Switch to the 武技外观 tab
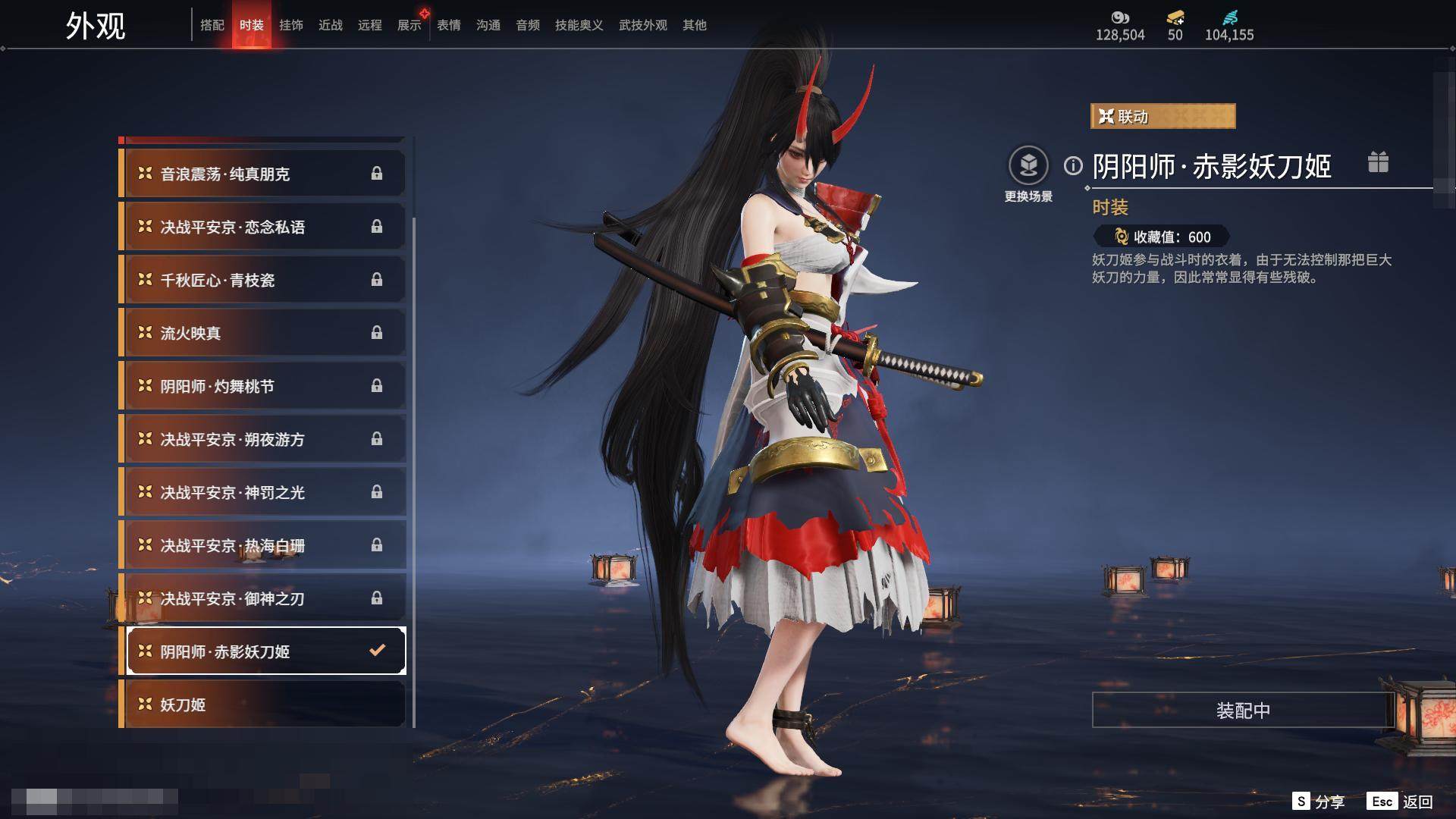 click(x=642, y=25)
